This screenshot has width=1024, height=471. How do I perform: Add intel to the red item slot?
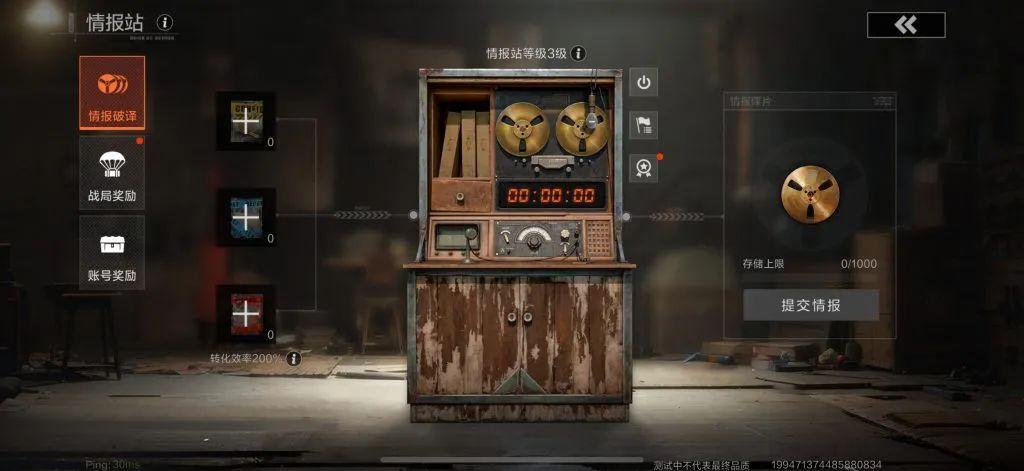click(x=245, y=313)
